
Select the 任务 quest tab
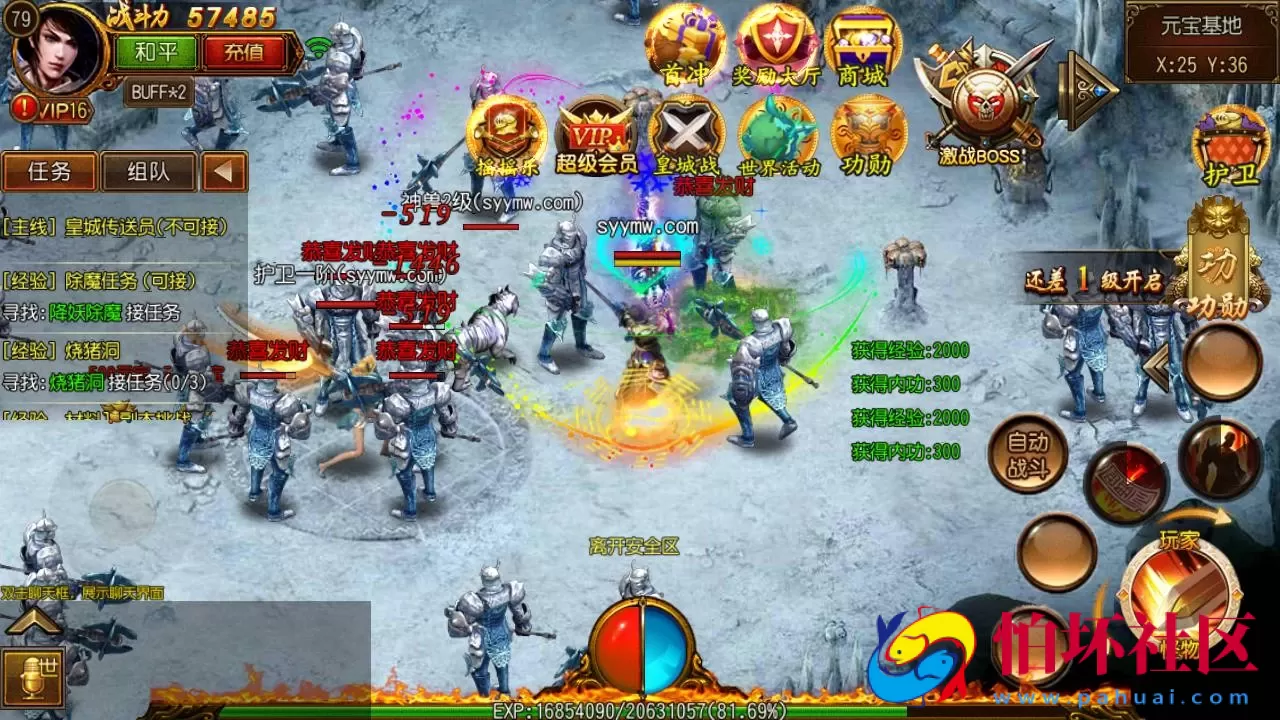[48, 172]
